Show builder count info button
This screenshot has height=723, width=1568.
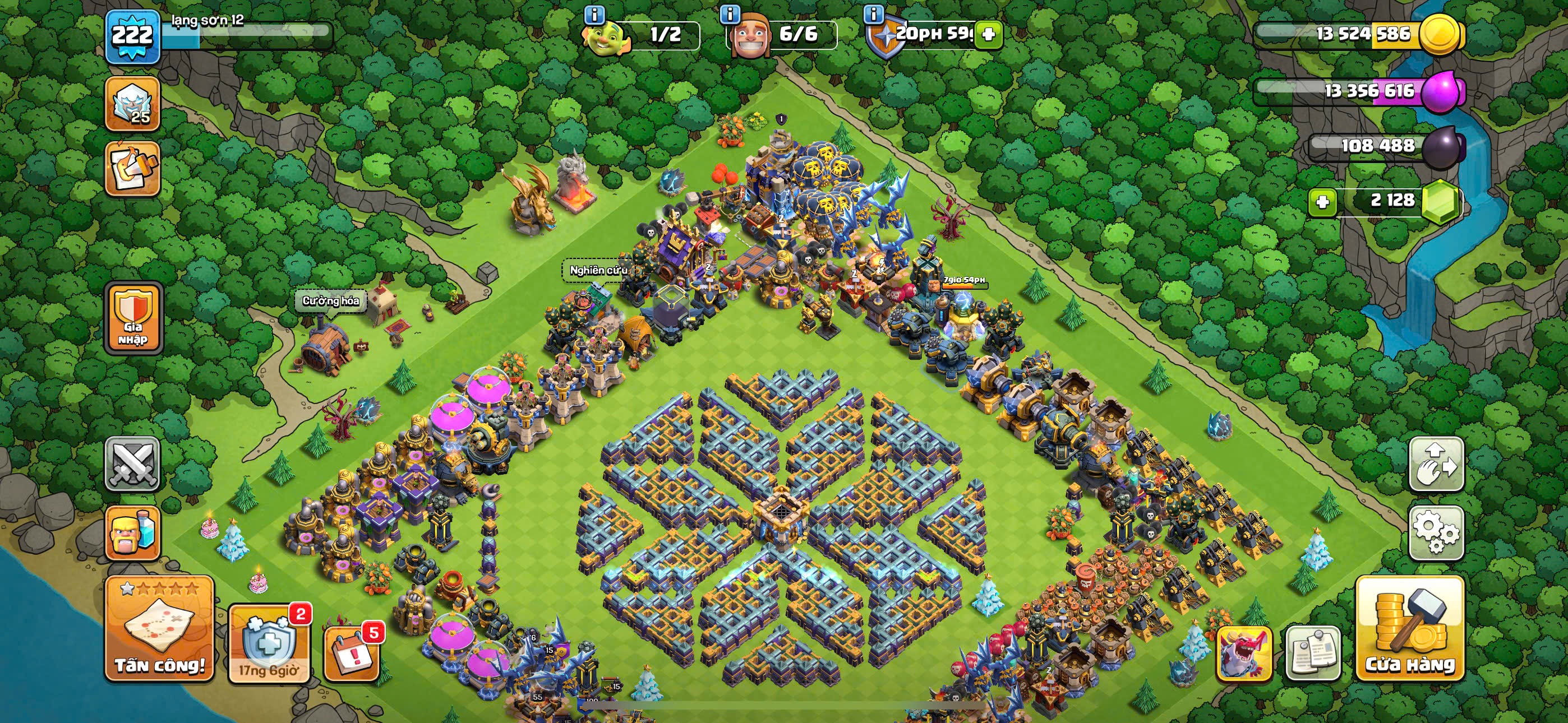(730, 13)
